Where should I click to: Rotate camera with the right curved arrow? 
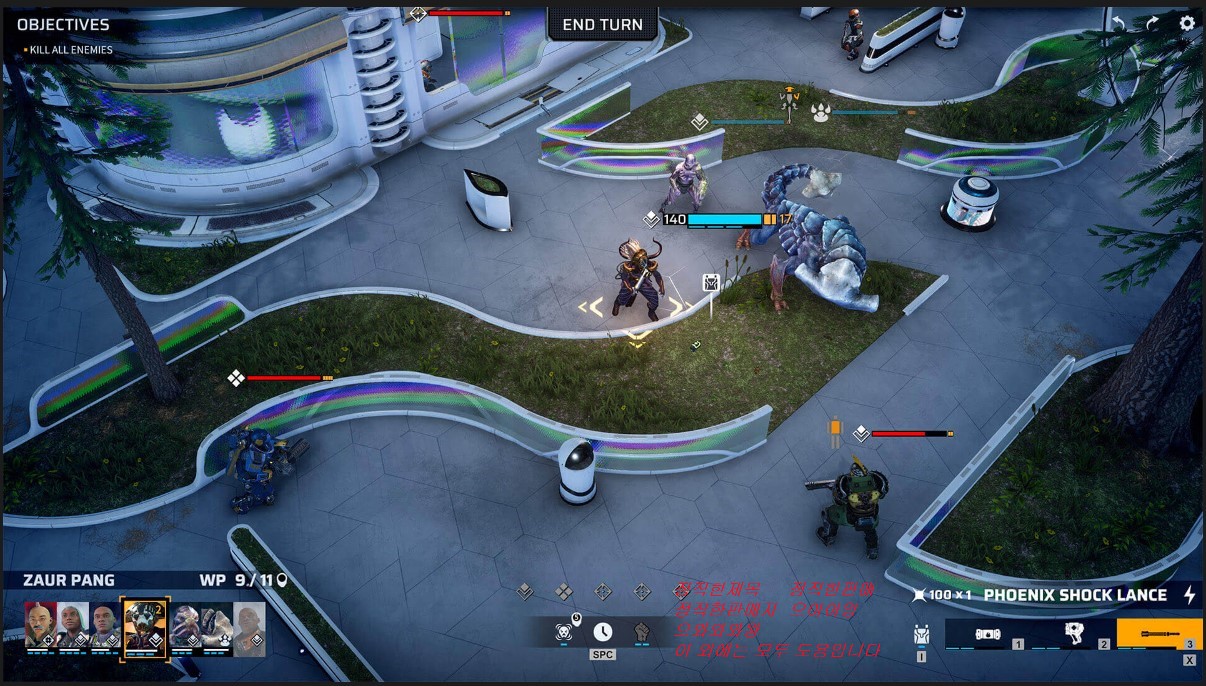coord(1152,23)
